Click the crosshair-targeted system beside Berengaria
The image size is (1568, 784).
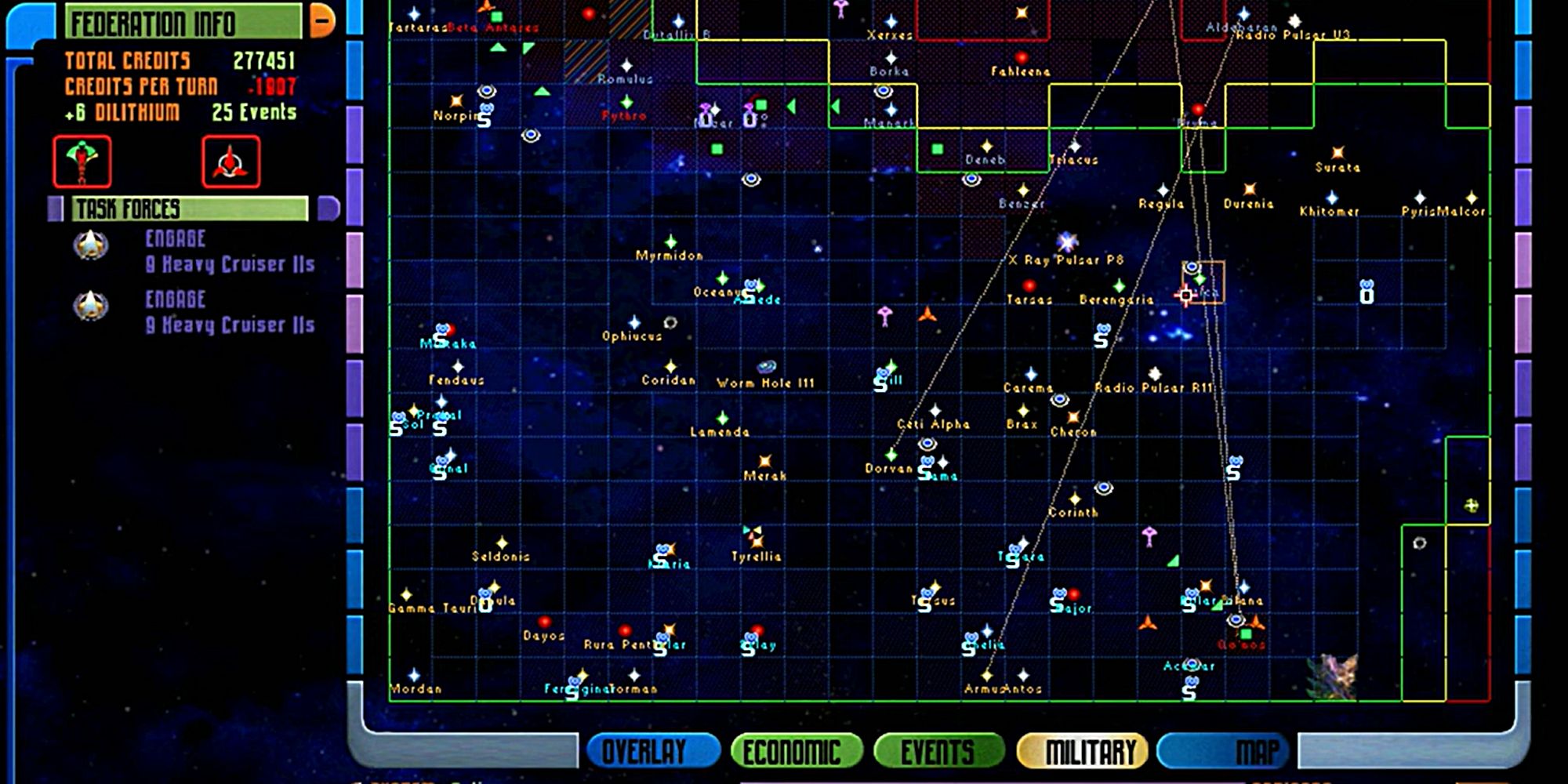pos(1185,295)
